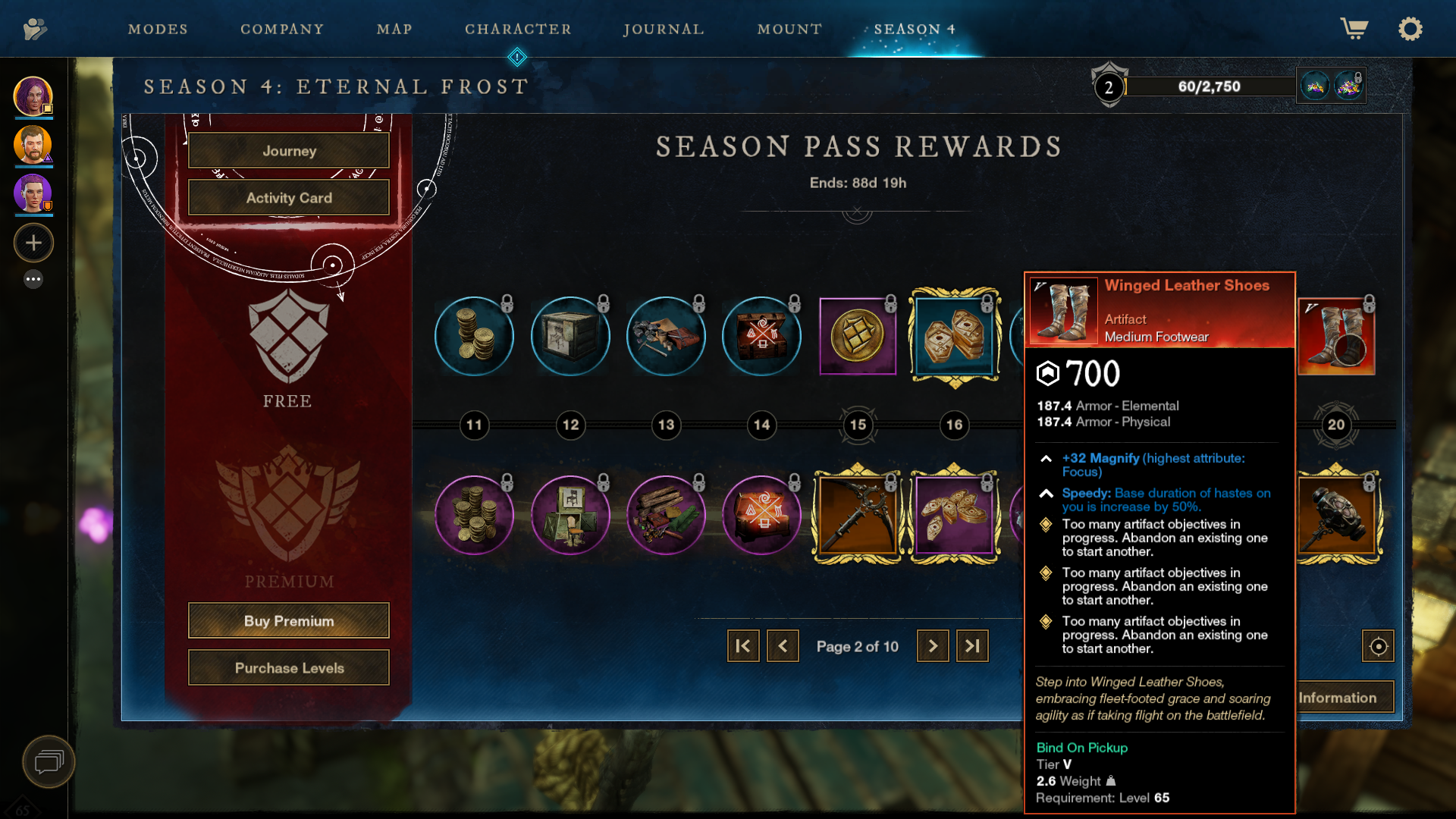The width and height of the screenshot is (1456, 819).
Task: Click the Journey button
Action: point(289,151)
